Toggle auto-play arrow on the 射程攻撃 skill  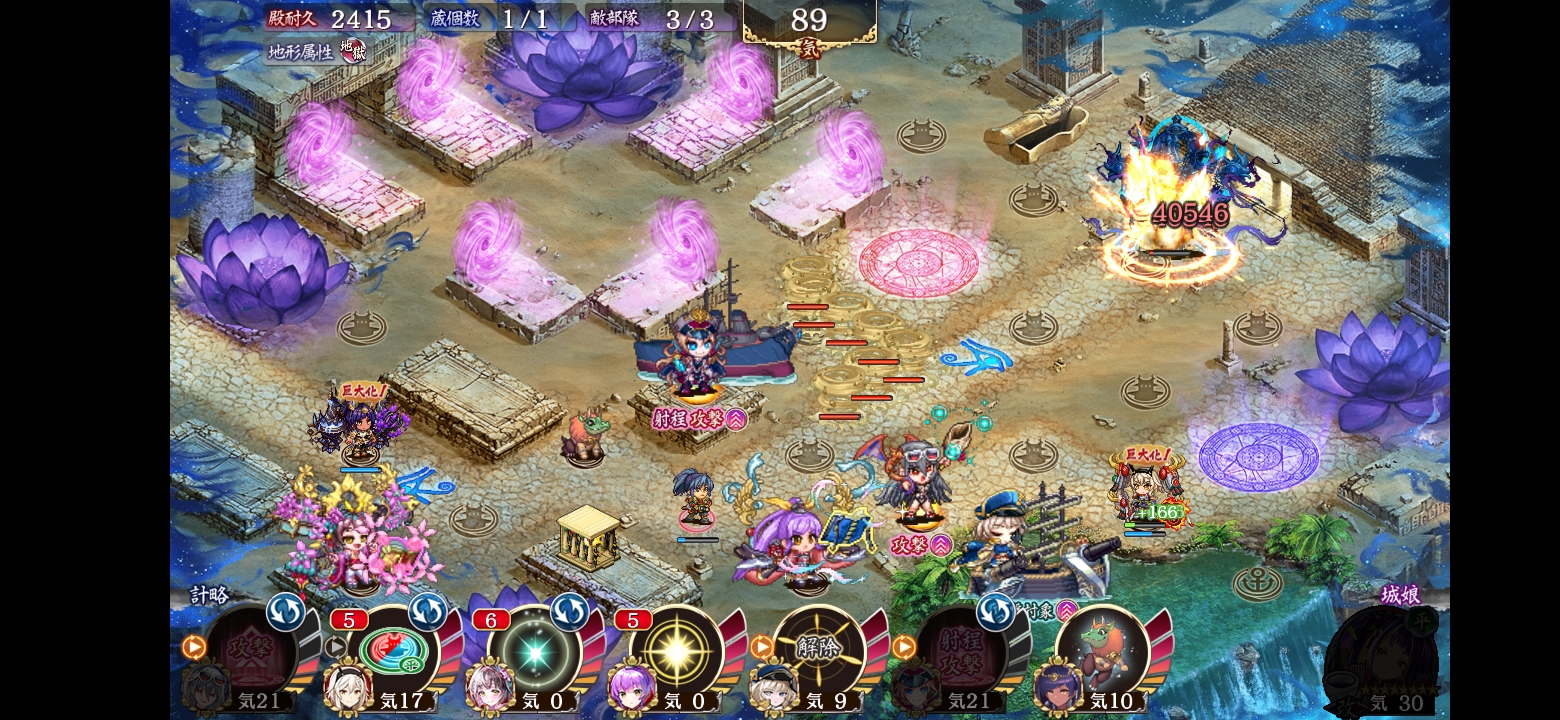point(903,647)
